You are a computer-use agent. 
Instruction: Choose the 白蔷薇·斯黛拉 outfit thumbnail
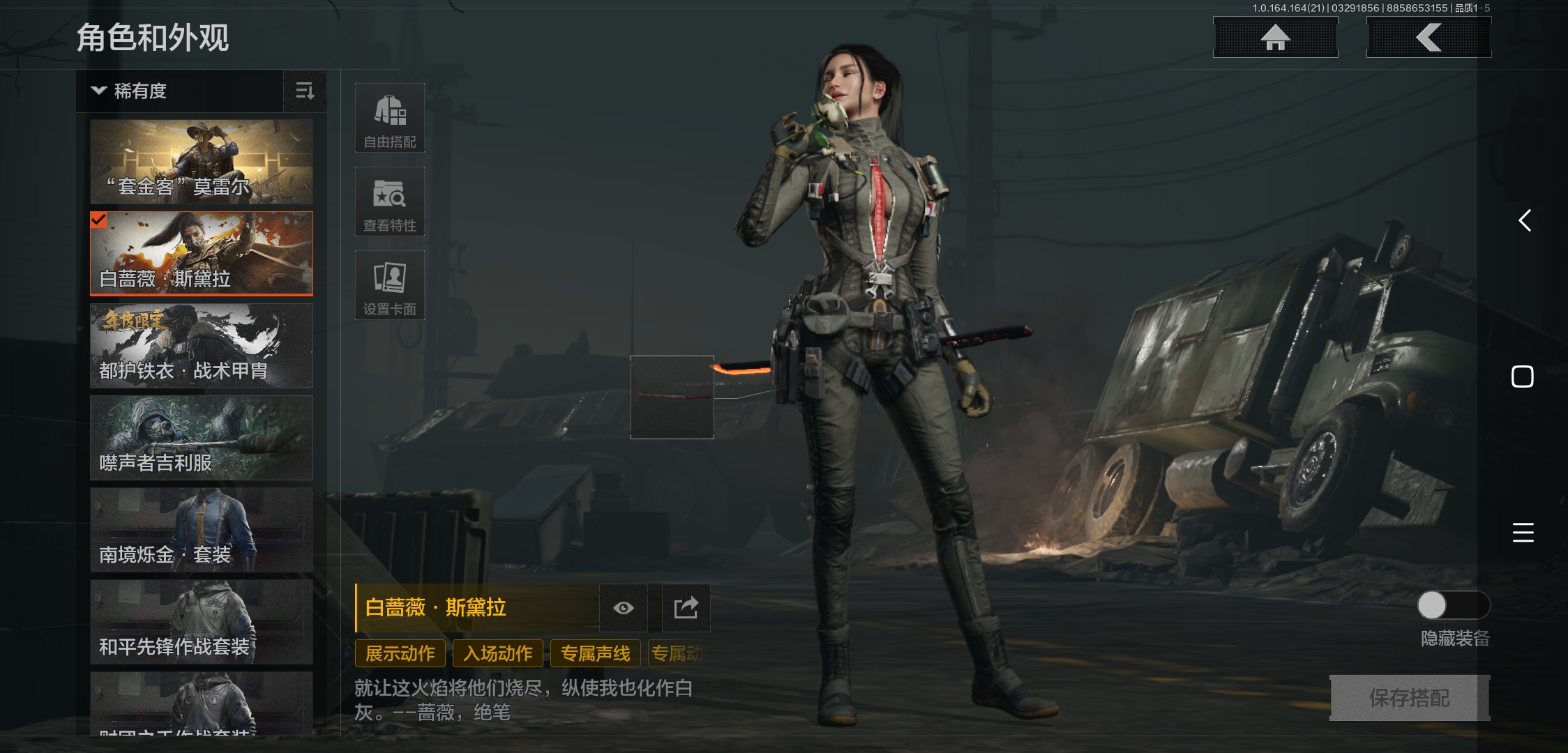pyautogui.click(x=202, y=254)
